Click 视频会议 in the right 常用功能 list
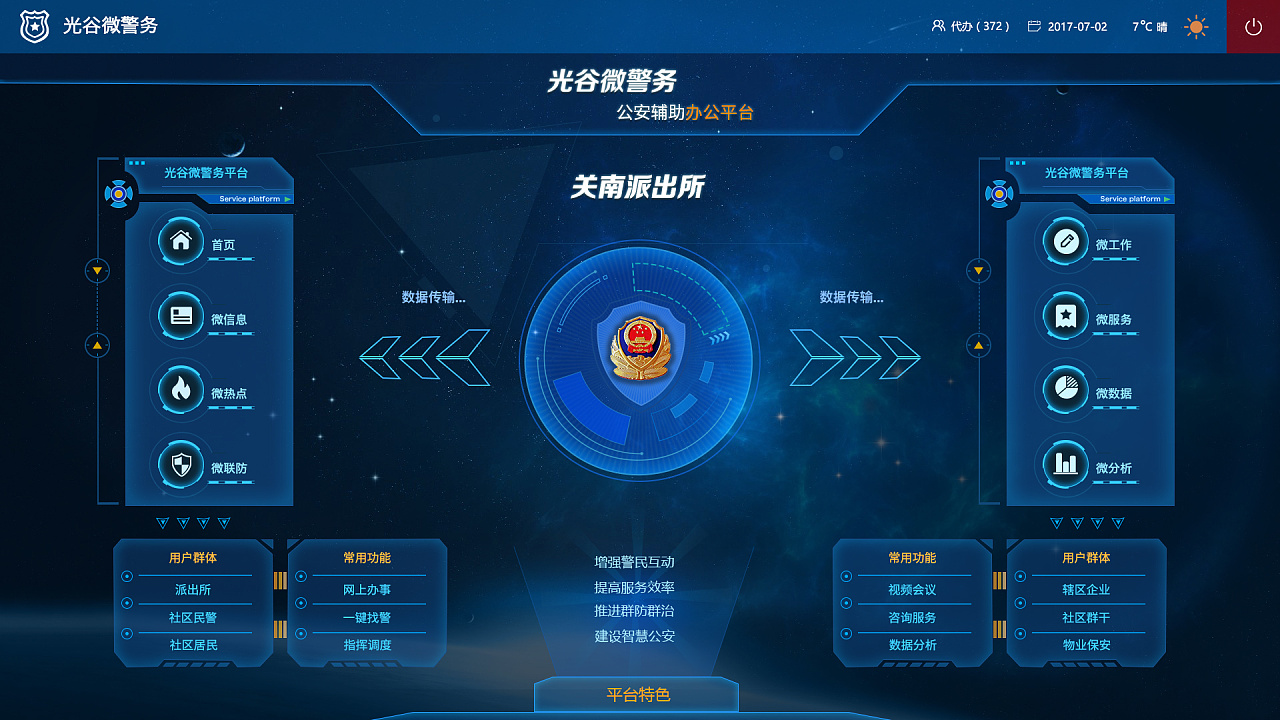 click(x=913, y=589)
